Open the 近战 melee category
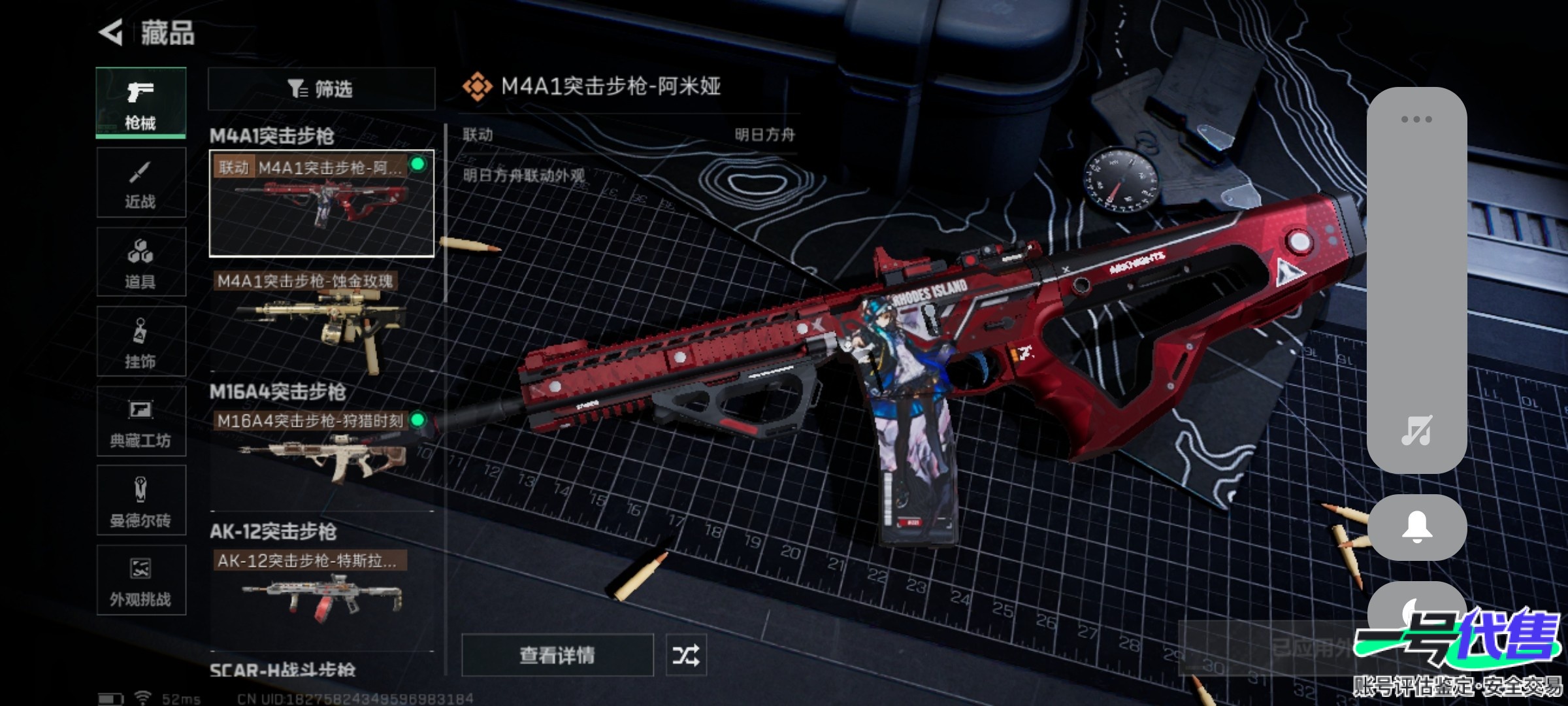1568x706 pixels. coord(140,182)
